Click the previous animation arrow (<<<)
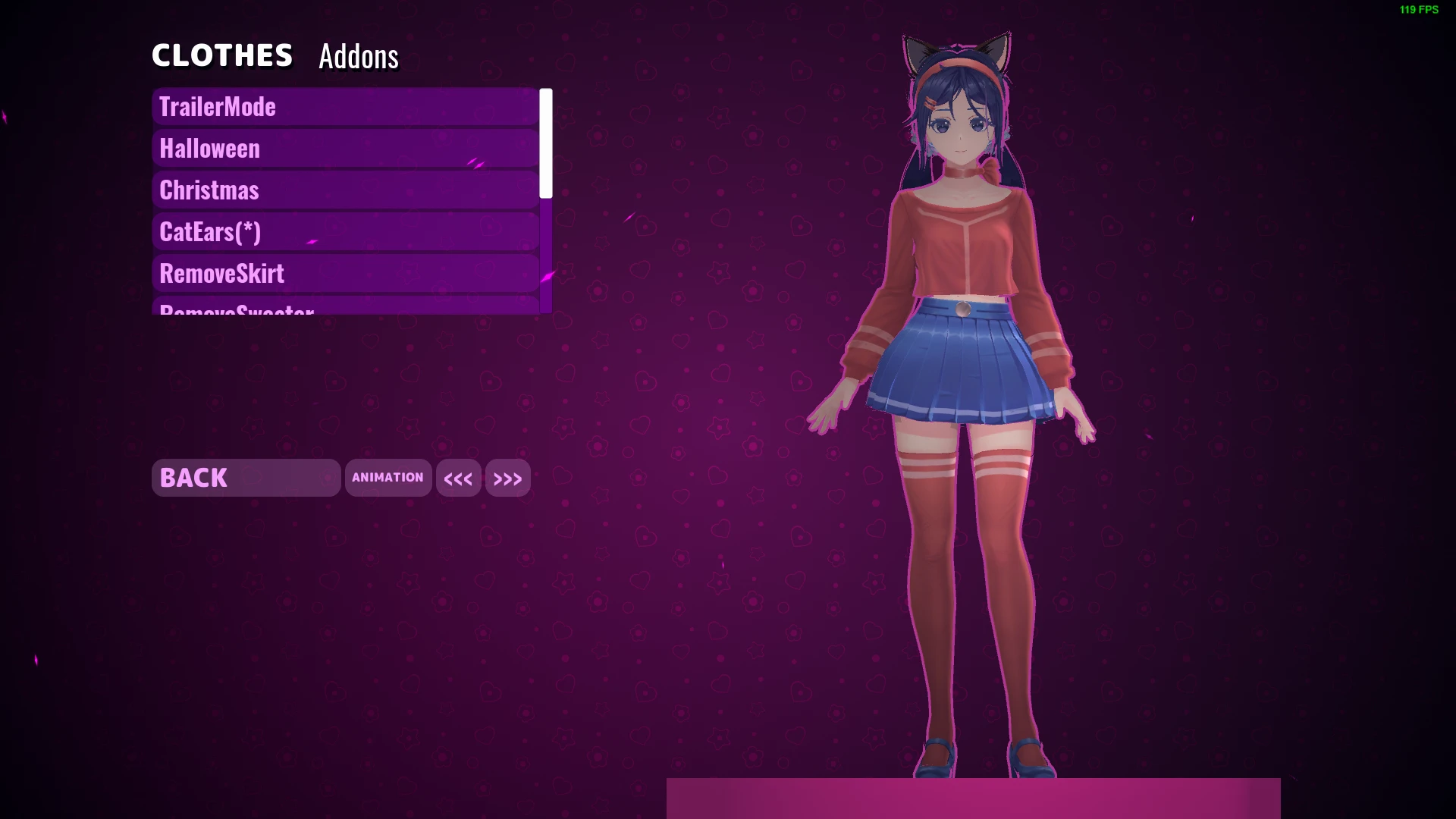The width and height of the screenshot is (1456, 819). click(458, 478)
